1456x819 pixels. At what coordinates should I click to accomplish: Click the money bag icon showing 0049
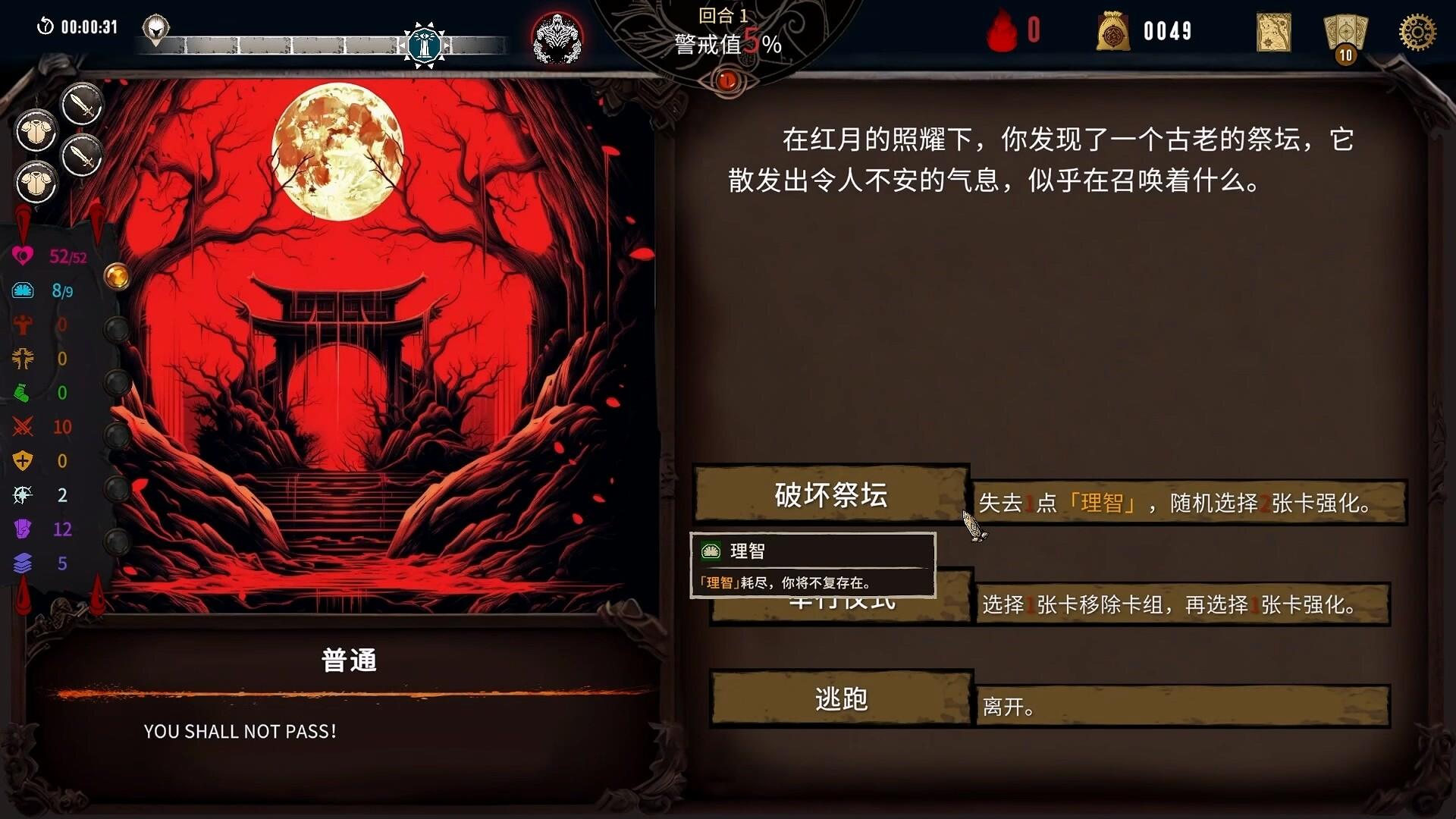[1113, 32]
